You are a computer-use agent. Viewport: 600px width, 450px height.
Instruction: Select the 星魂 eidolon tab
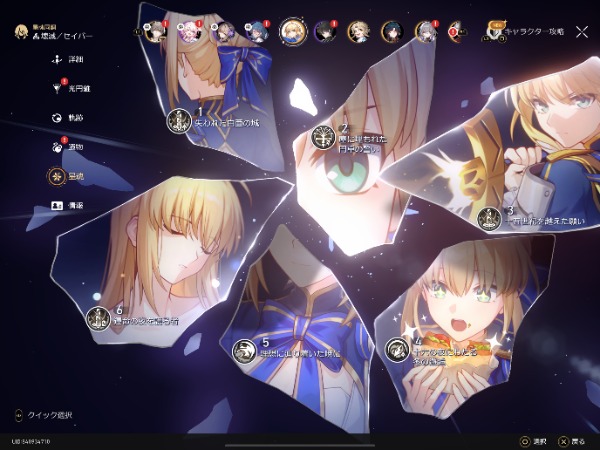click(x=56, y=175)
